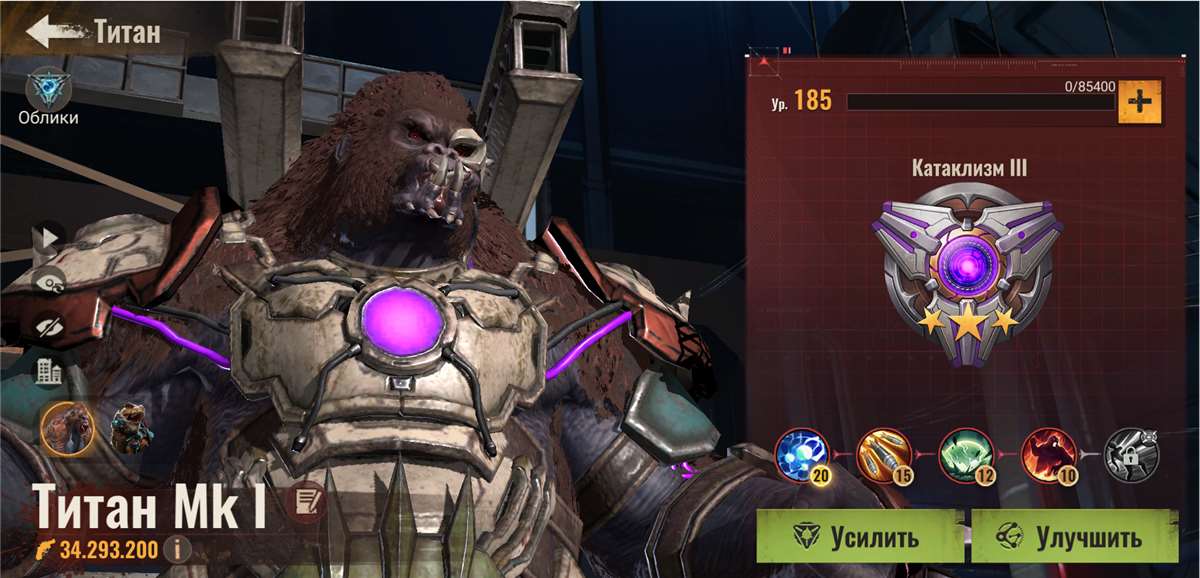
Task: Choose the second titan variant thumbnail
Action: pyautogui.click(x=131, y=428)
